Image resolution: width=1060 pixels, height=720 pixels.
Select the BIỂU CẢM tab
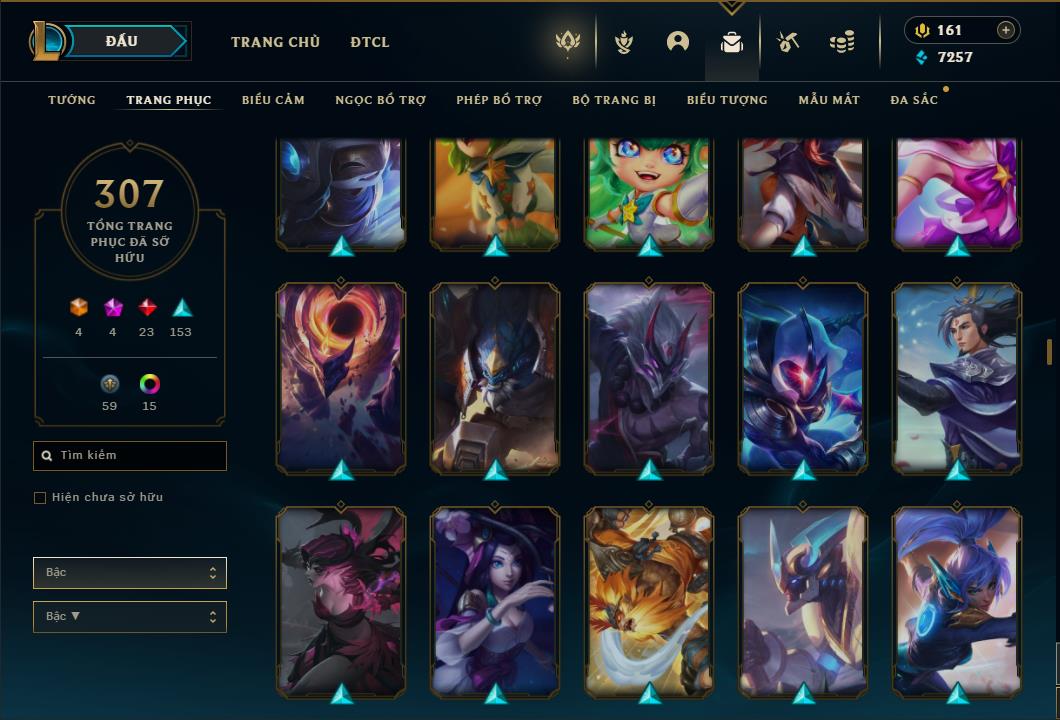273,100
